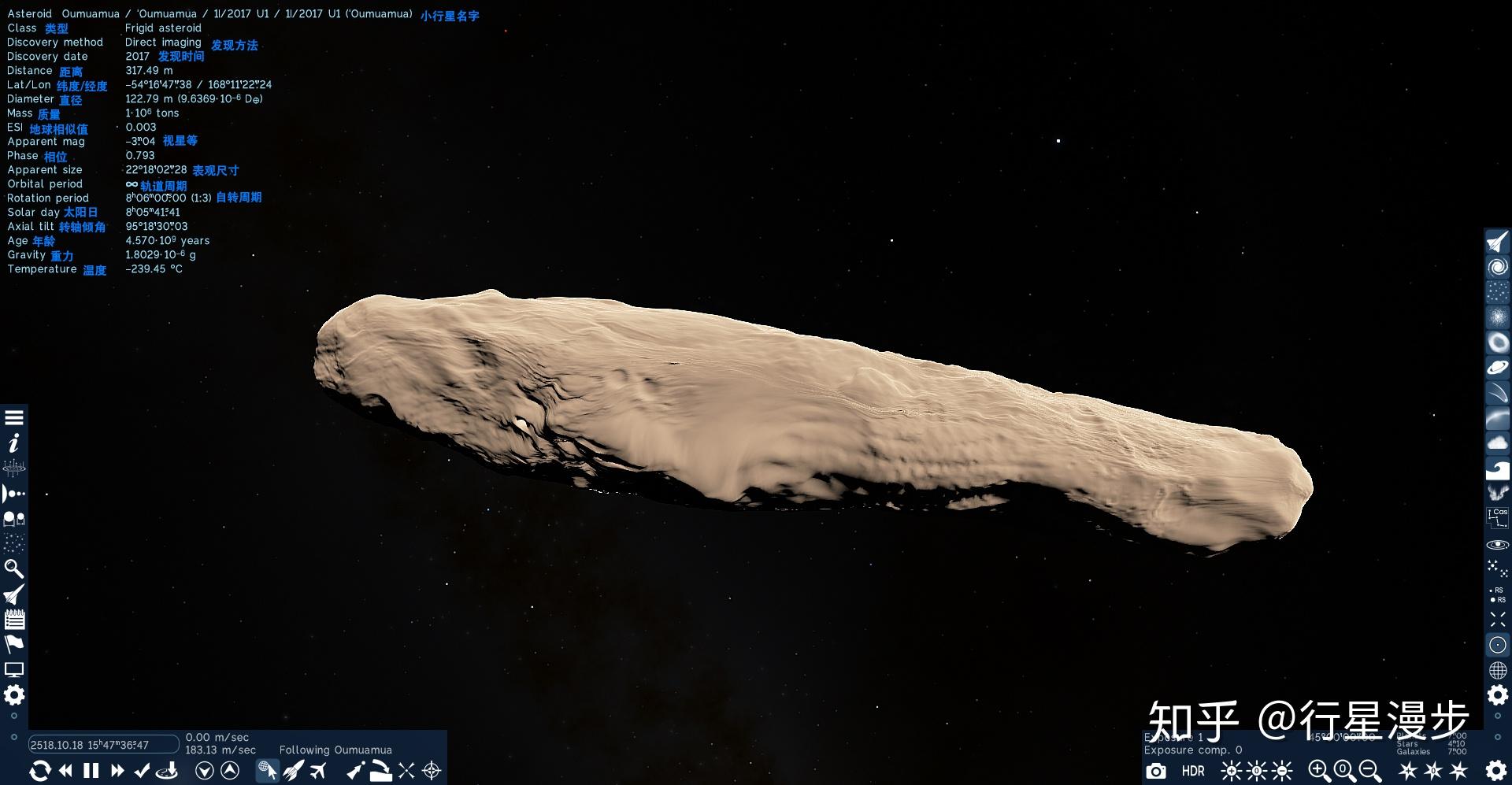Screen dimensions: 1512x785
Task: Click the flag marker icon in left sidebar
Action: point(13,643)
